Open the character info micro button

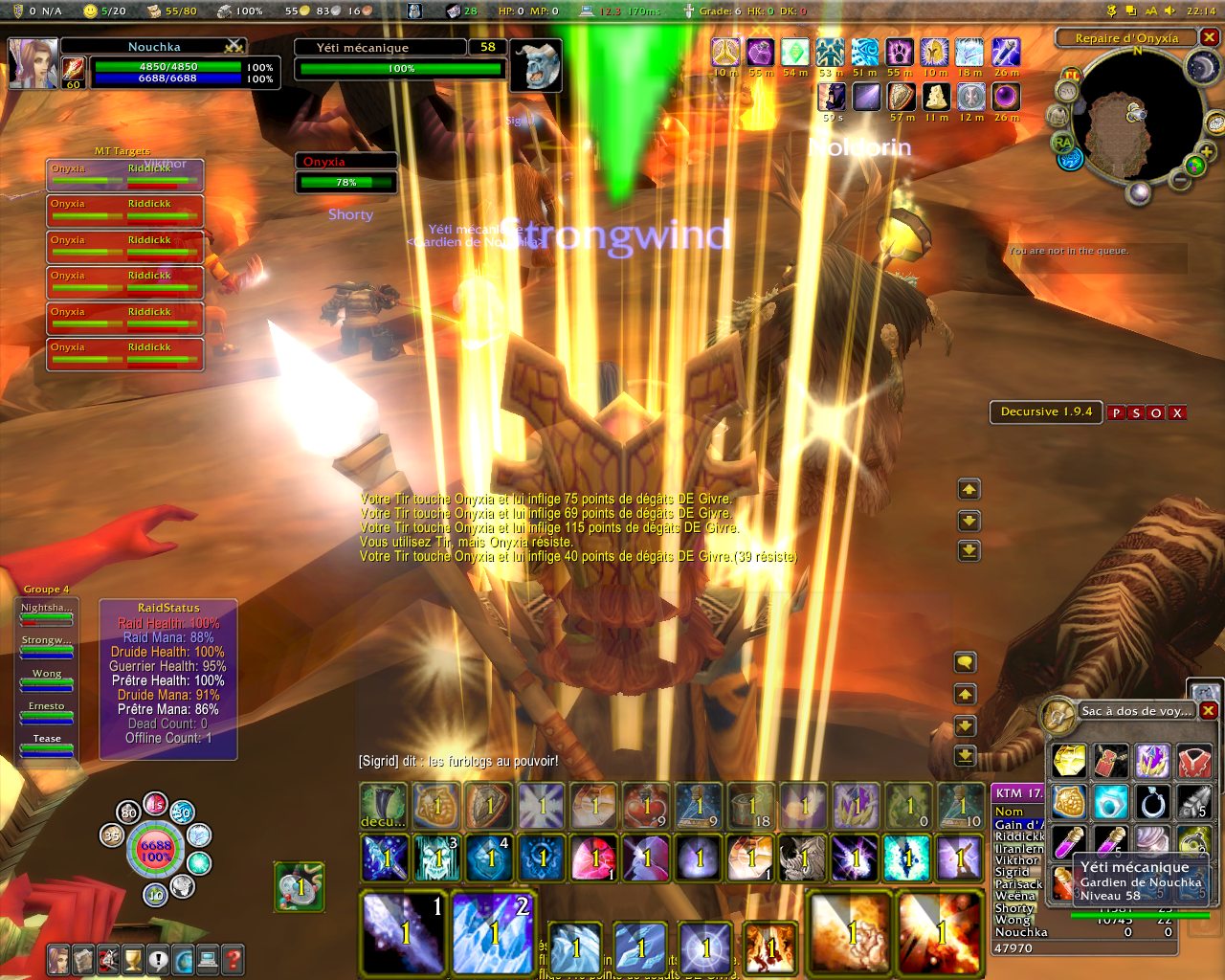[59, 958]
